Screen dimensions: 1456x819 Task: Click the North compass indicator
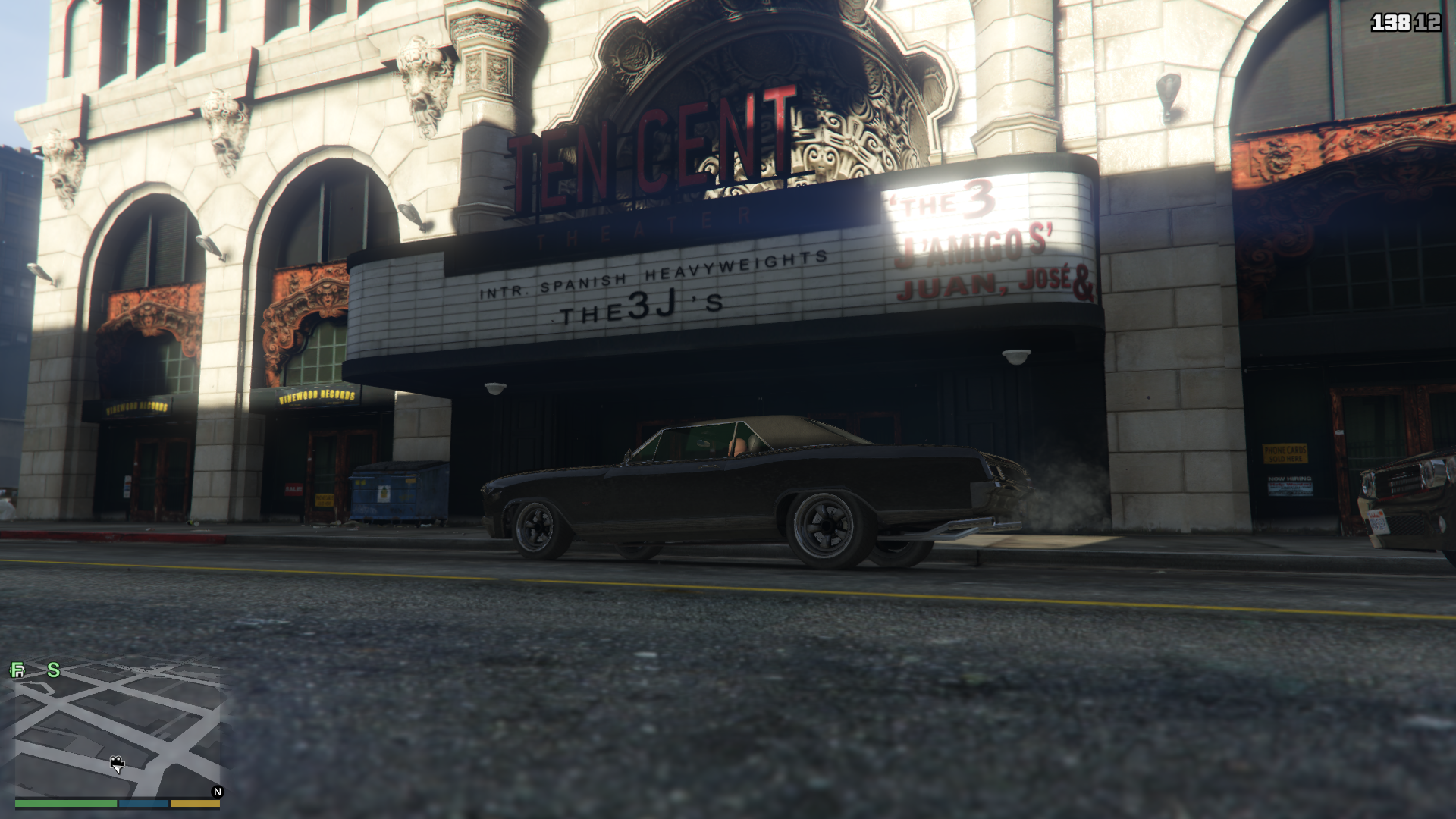tap(218, 792)
